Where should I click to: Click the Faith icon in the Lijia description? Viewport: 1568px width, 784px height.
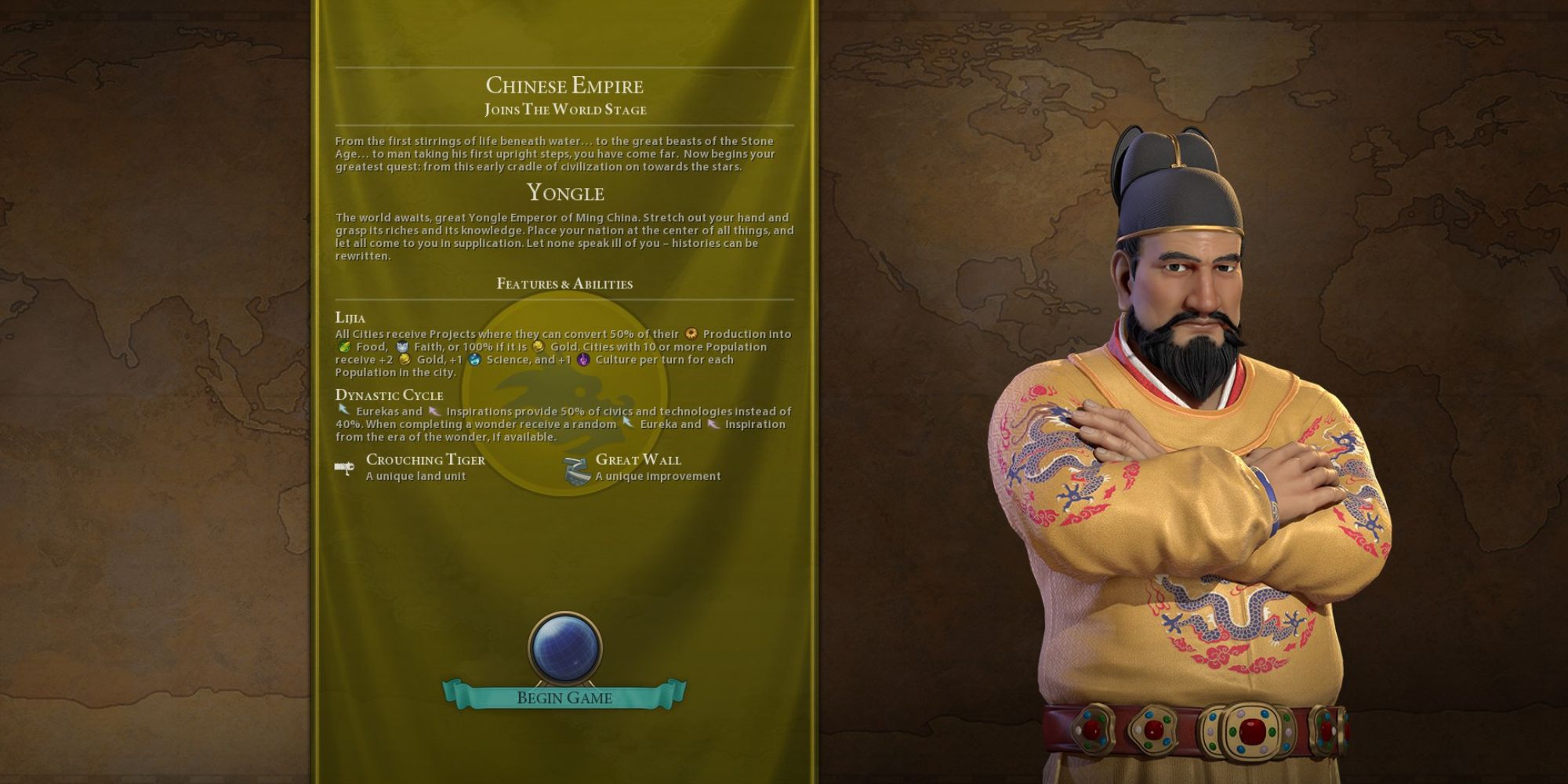[x=402, y=347]
